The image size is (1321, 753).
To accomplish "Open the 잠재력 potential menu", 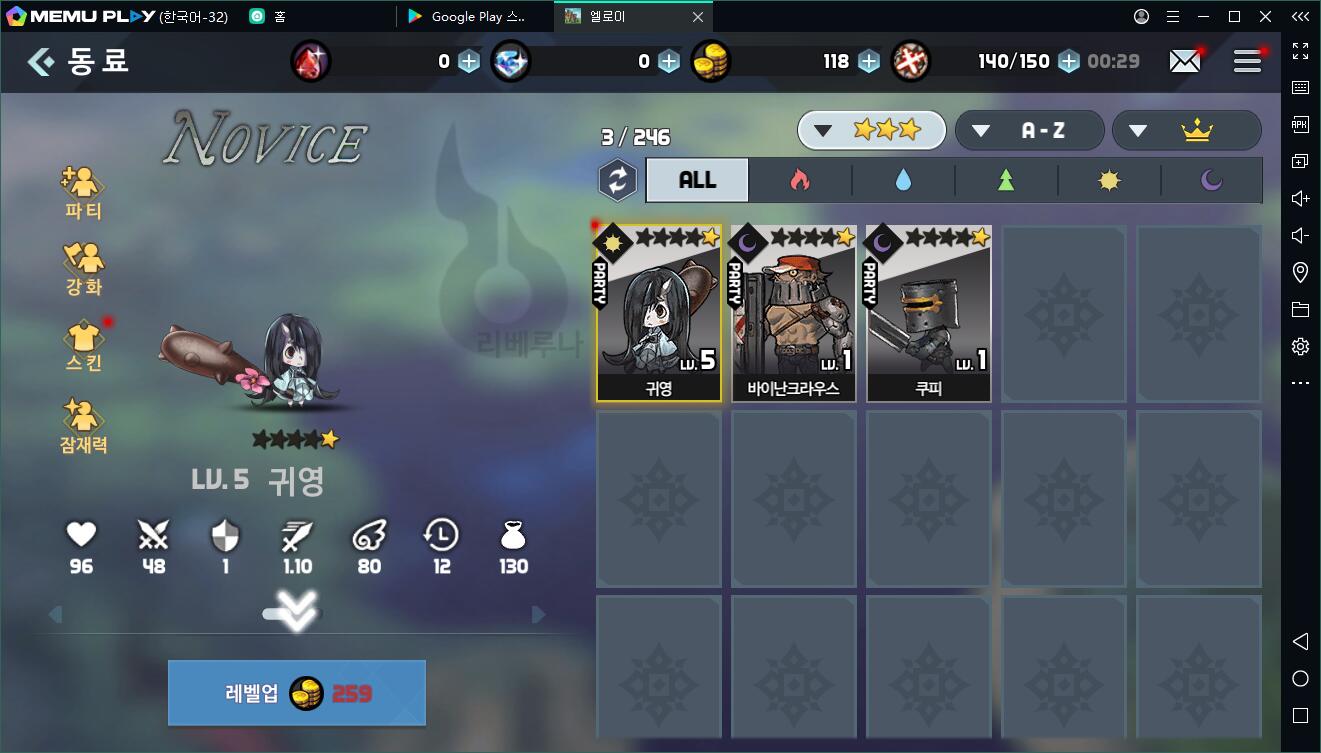I will click(84, 426).
